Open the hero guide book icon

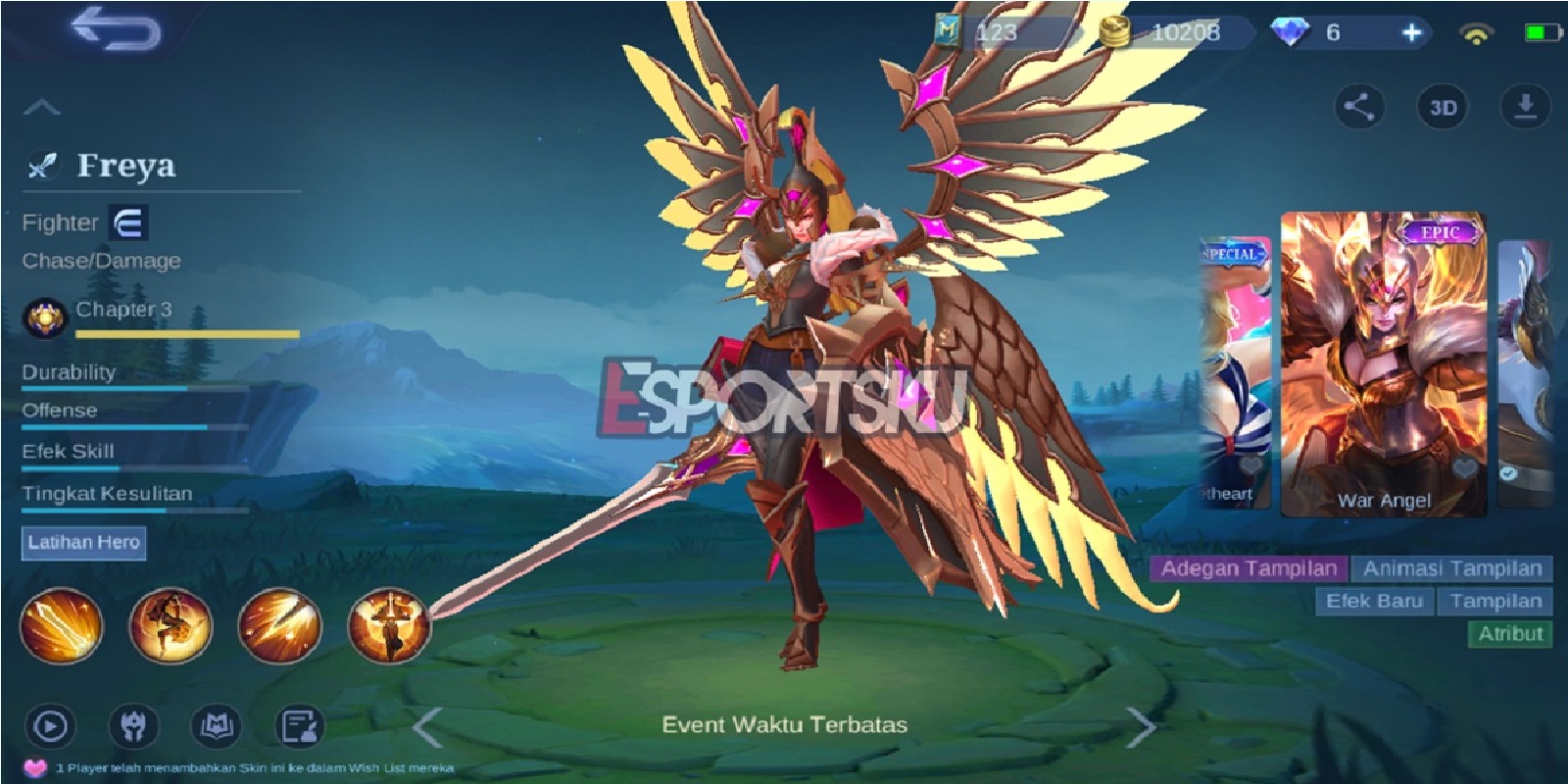coord(216,725)
